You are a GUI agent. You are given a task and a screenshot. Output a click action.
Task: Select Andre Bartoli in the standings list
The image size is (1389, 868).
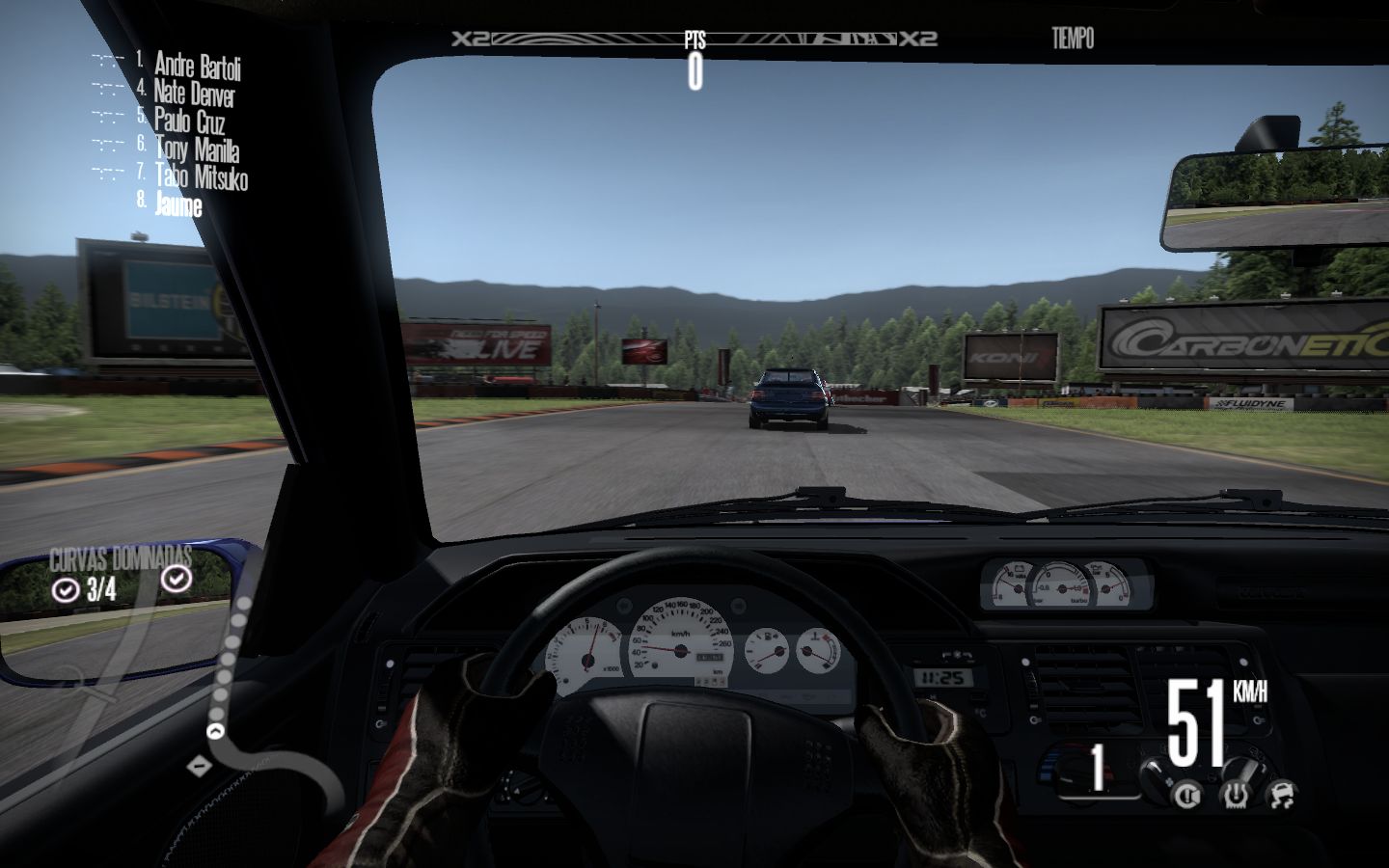click(197, 66)
